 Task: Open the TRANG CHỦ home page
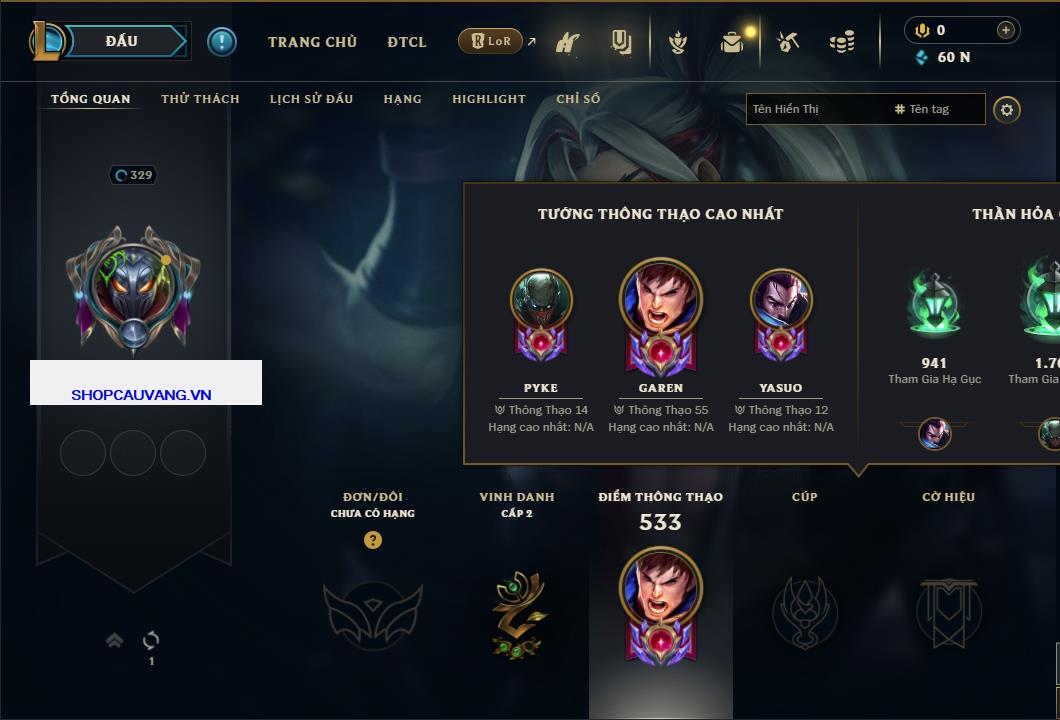click(312, 42)
